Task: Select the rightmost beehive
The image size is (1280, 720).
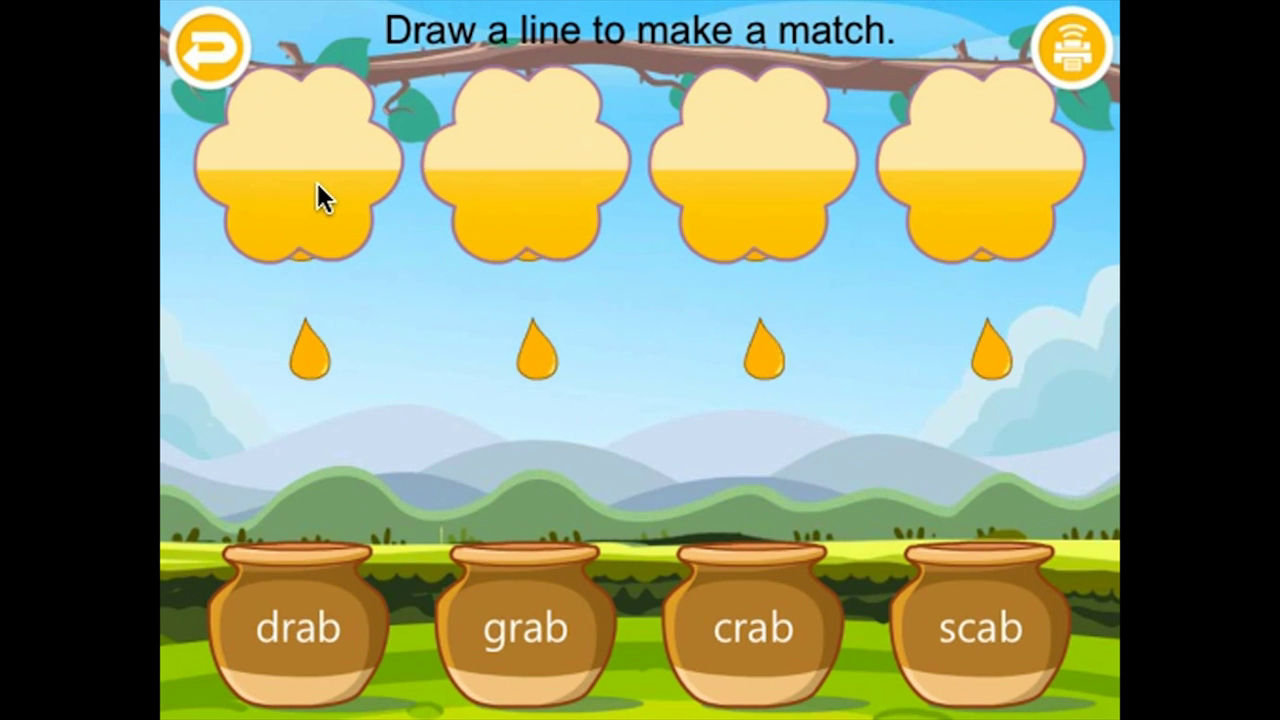Action: tap(980, 165)
